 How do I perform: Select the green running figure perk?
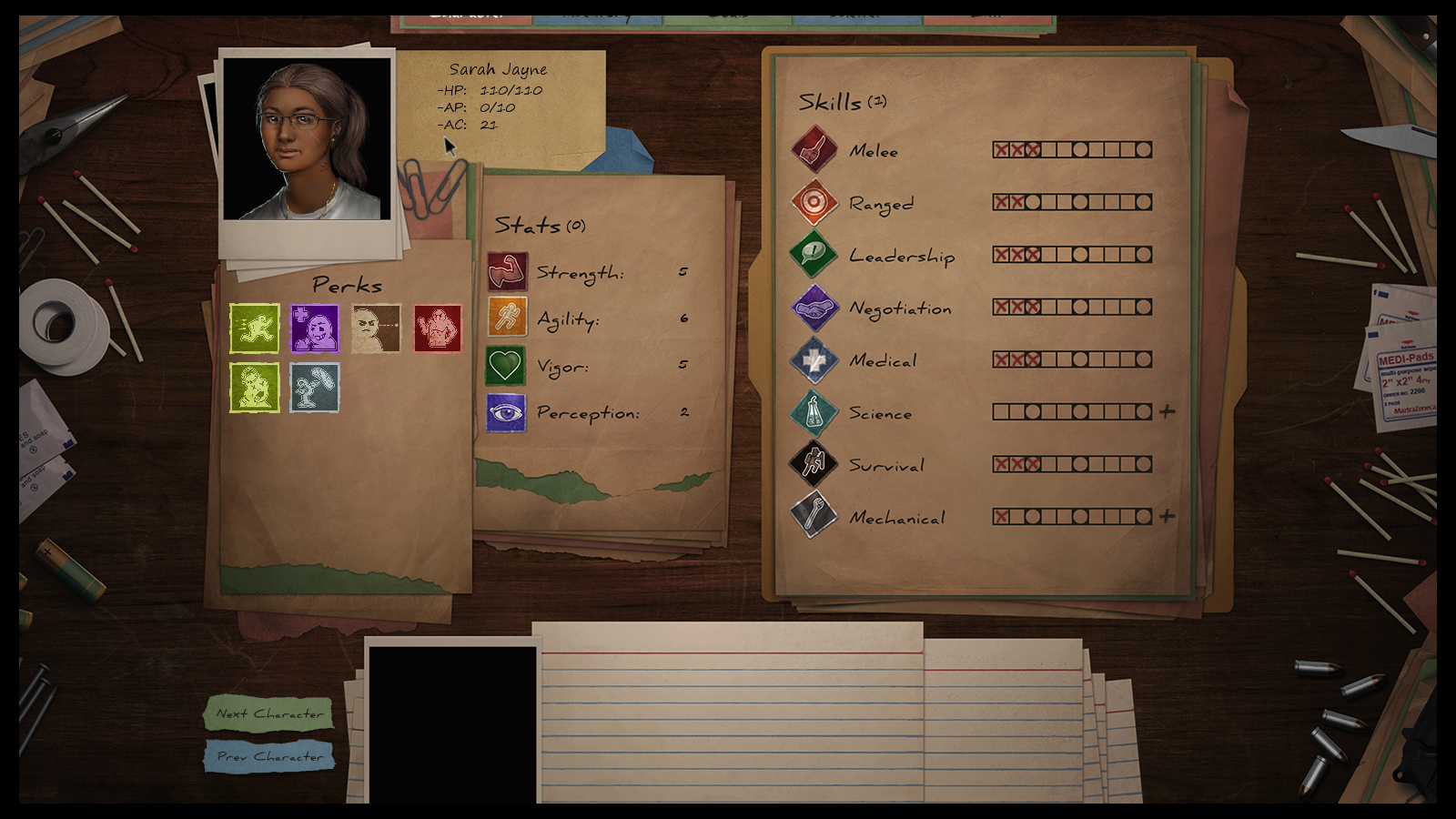255,329
